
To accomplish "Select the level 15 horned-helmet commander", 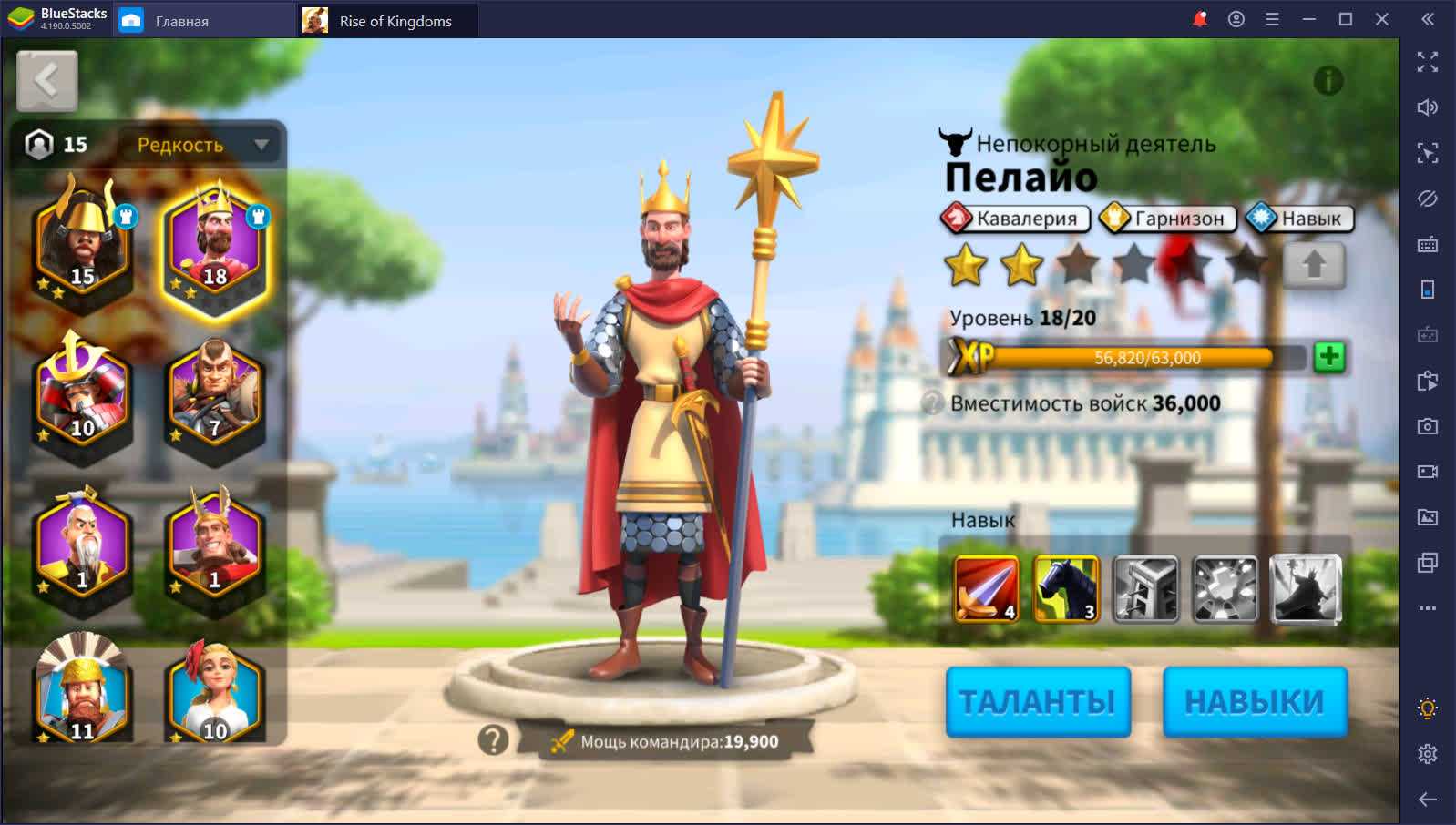I will (83, 242).
